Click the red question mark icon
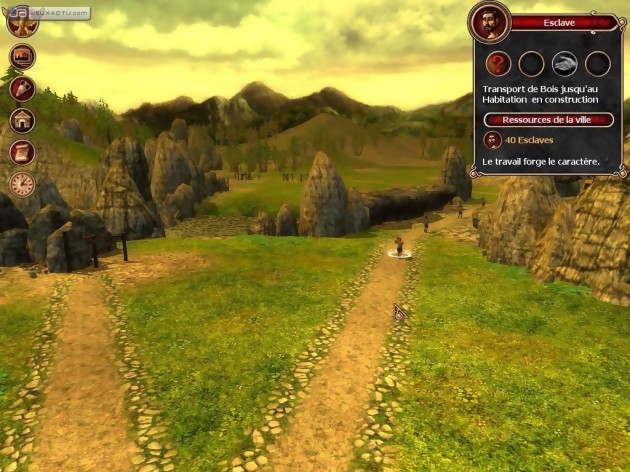 point(498,64)
